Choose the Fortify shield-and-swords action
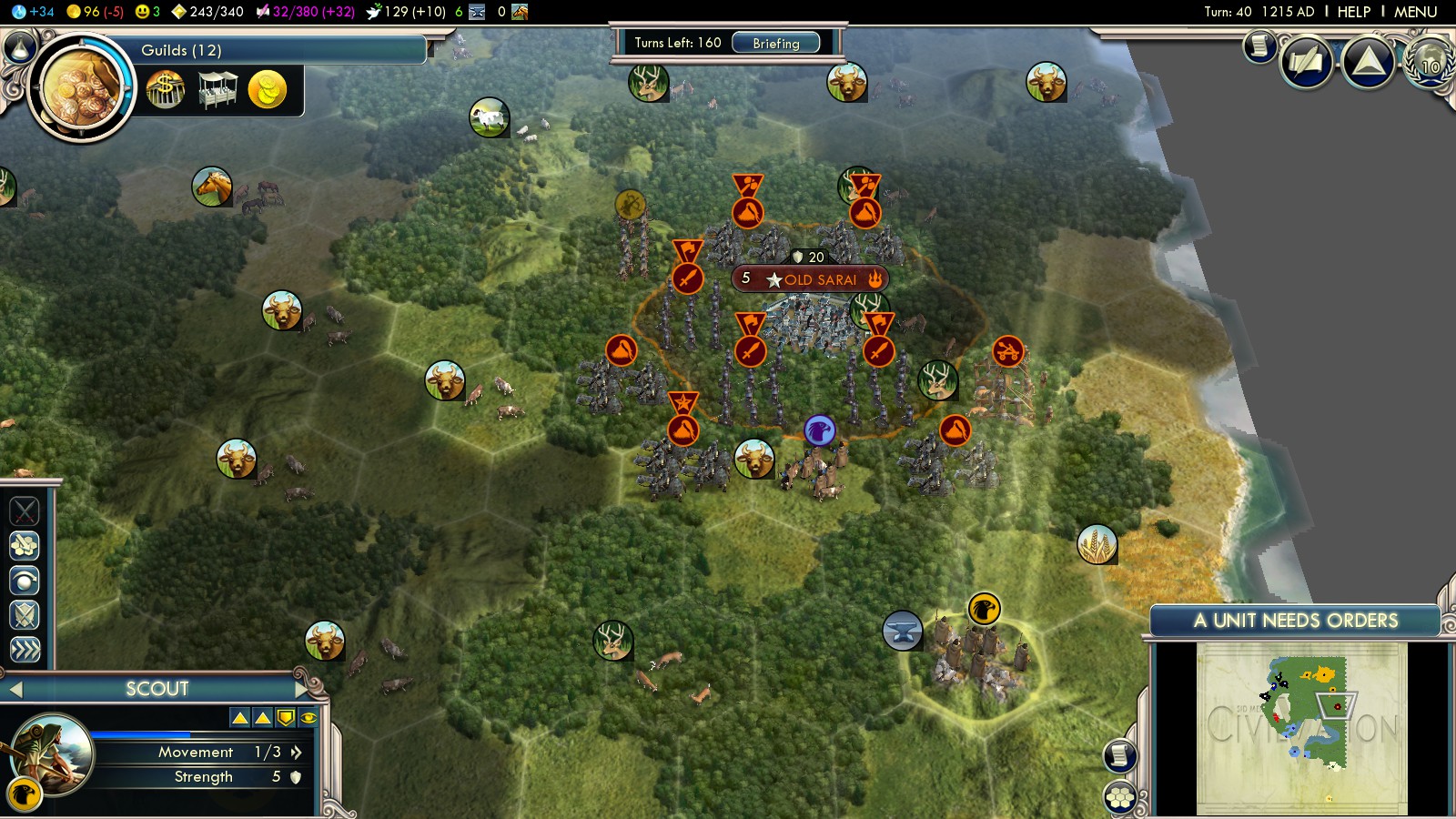This screenshot has width=1456, height=819. pyautogui.click(x=25, y=615)
